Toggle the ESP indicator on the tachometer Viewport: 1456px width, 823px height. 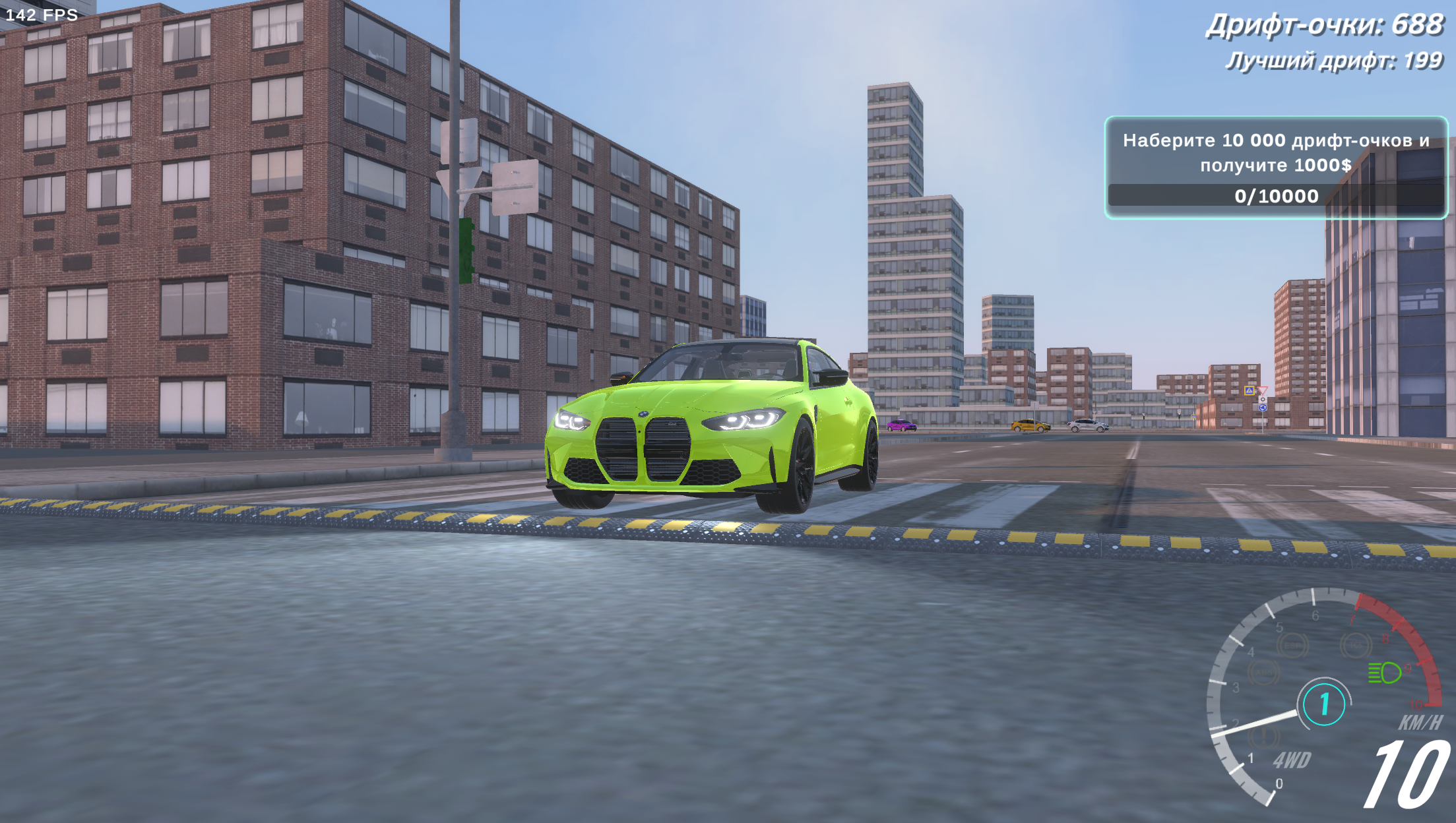pyautogui.click(x=1294, y=644)
